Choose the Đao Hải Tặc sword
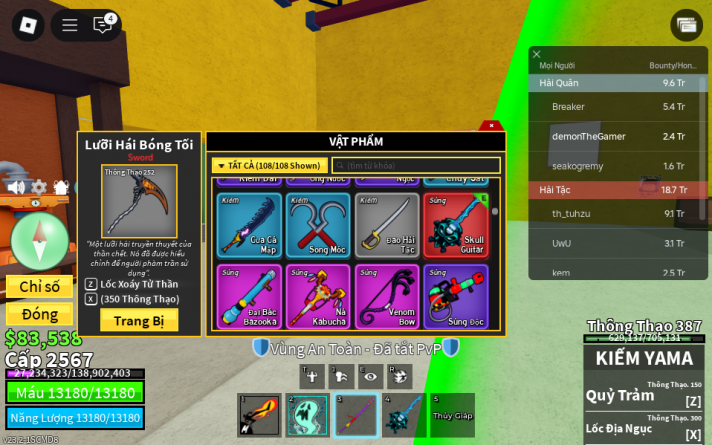The height and width of the screenshot is (445, 712). coord(387,225)
